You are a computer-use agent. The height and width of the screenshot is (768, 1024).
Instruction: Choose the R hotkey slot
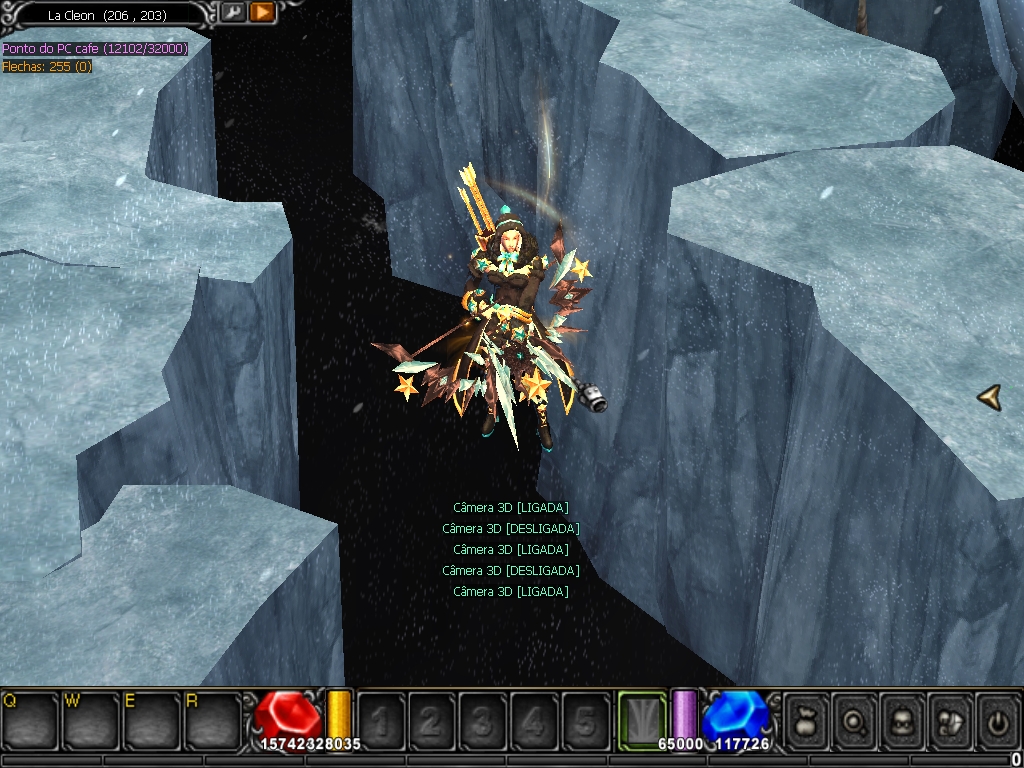pos(213,719)
